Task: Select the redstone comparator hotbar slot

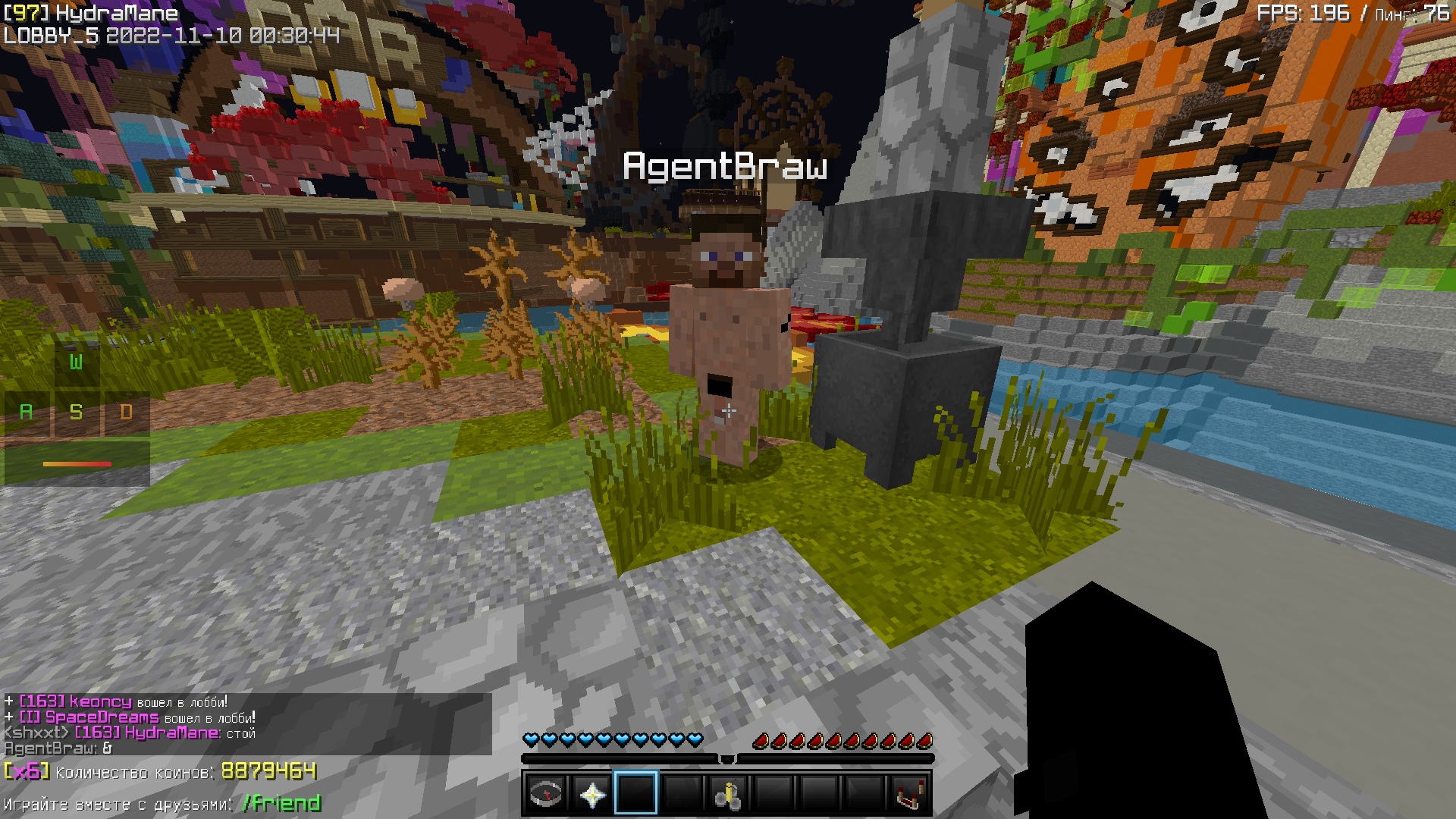Action: tap(908, 794)
